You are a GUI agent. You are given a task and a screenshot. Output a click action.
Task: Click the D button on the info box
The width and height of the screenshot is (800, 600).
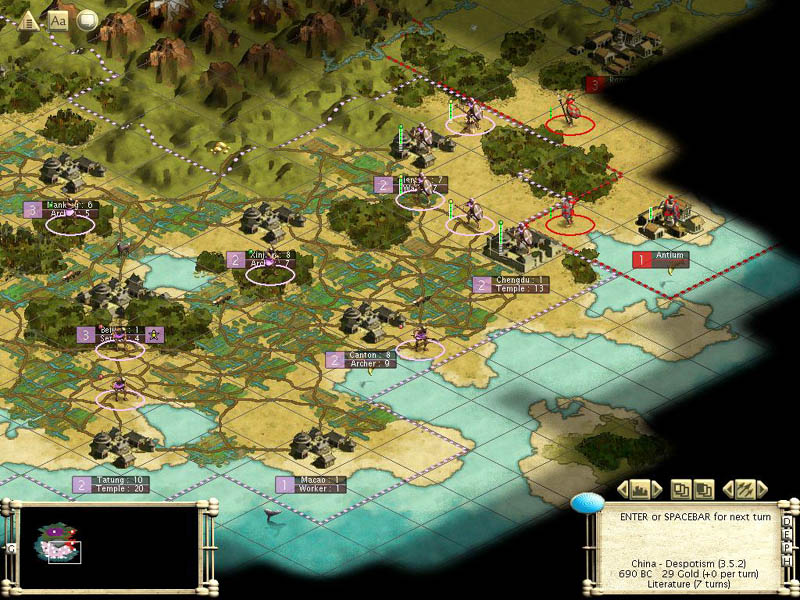[787, 522]
